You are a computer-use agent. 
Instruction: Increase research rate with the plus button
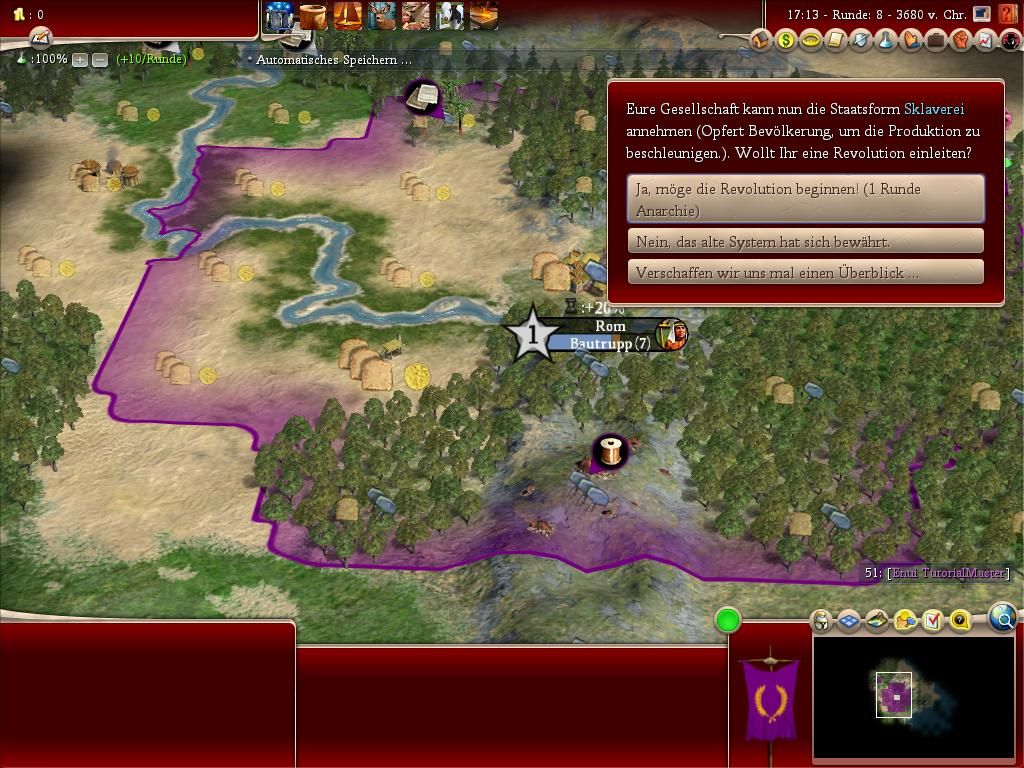[x=80, y=60]
